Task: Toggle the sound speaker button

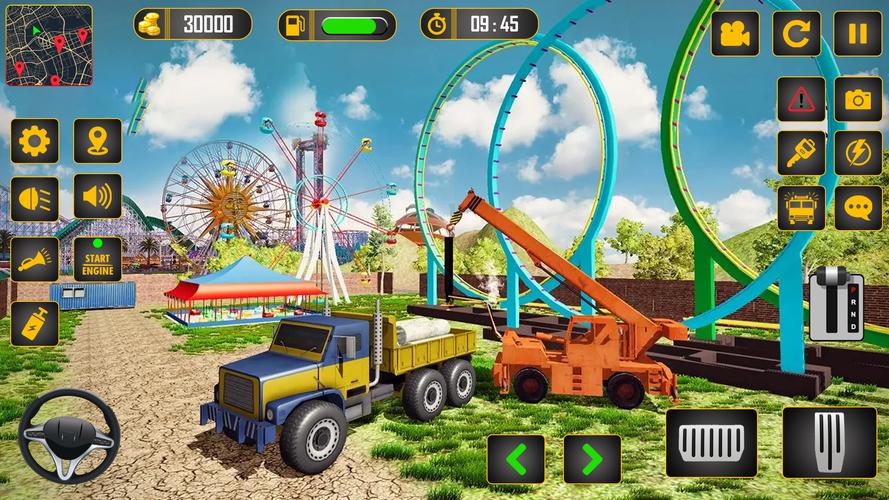Action: click(x=97, y=197)
